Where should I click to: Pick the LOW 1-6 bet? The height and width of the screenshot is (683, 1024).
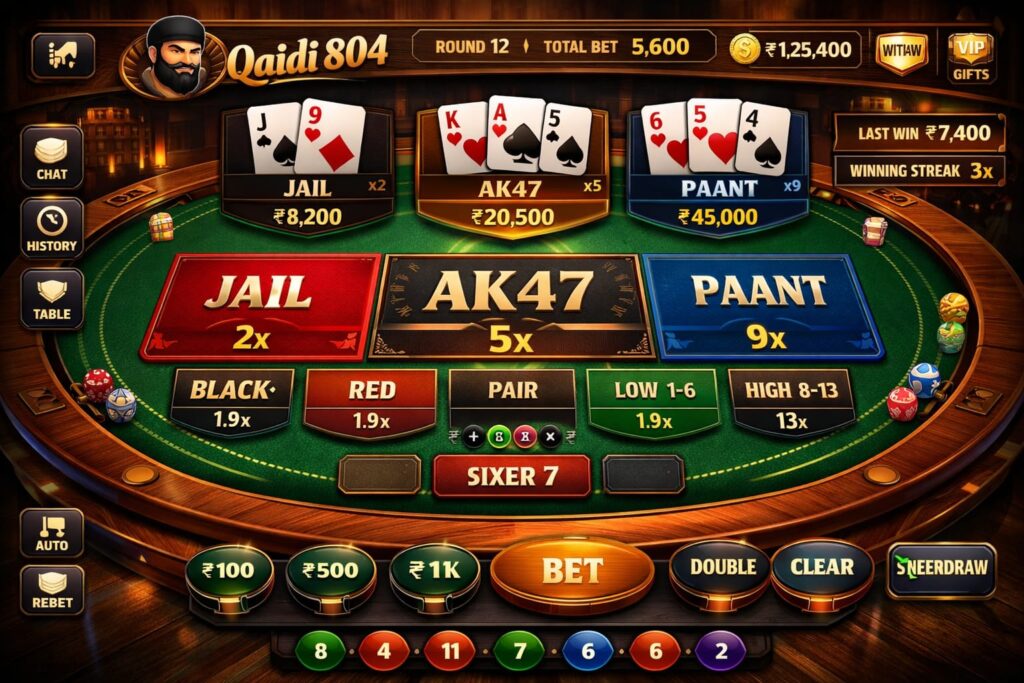(x=654, y=402)
